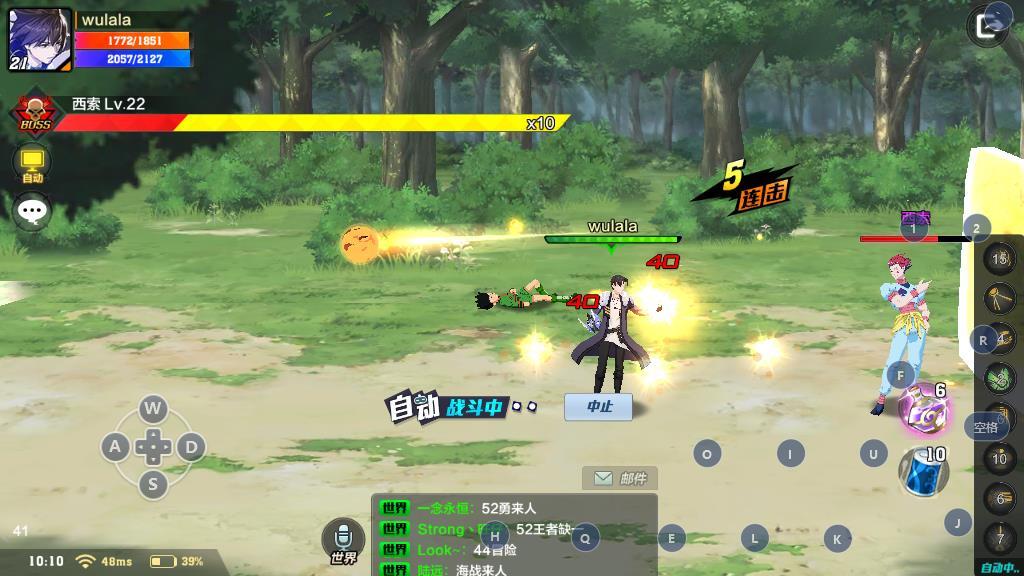Click the wulala player portrait
Image resolution: width=1024 pixels, height=576 pixels.
click(40, 40)
